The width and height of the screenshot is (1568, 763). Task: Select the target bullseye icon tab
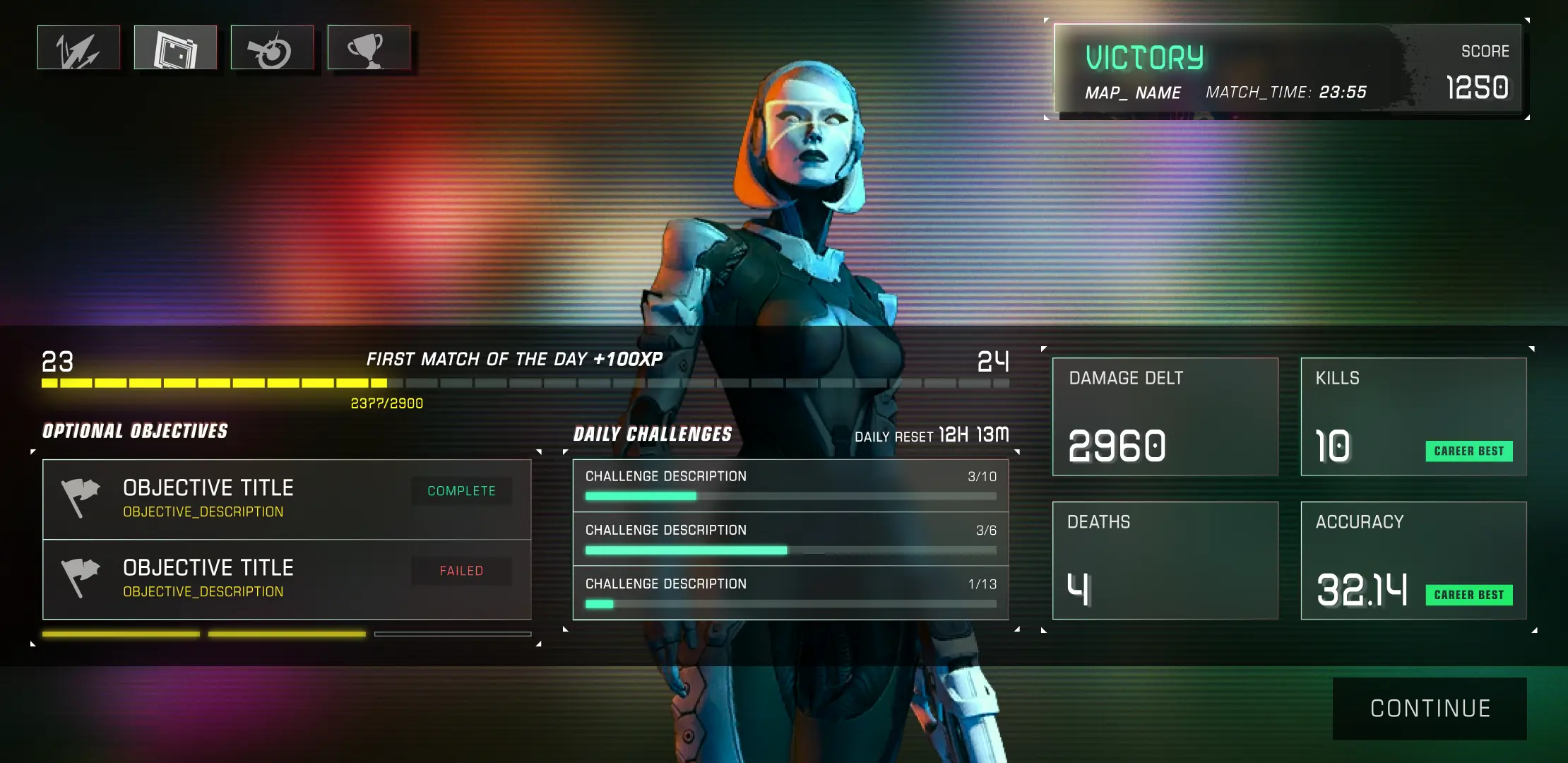click(x=272, y=48)
